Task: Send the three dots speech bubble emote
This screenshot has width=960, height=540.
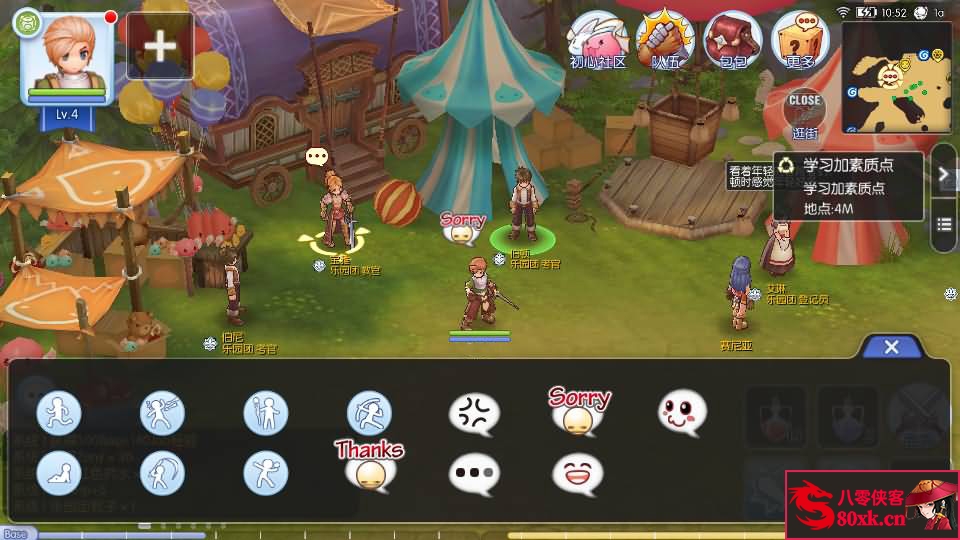Action: coord(474,473)
